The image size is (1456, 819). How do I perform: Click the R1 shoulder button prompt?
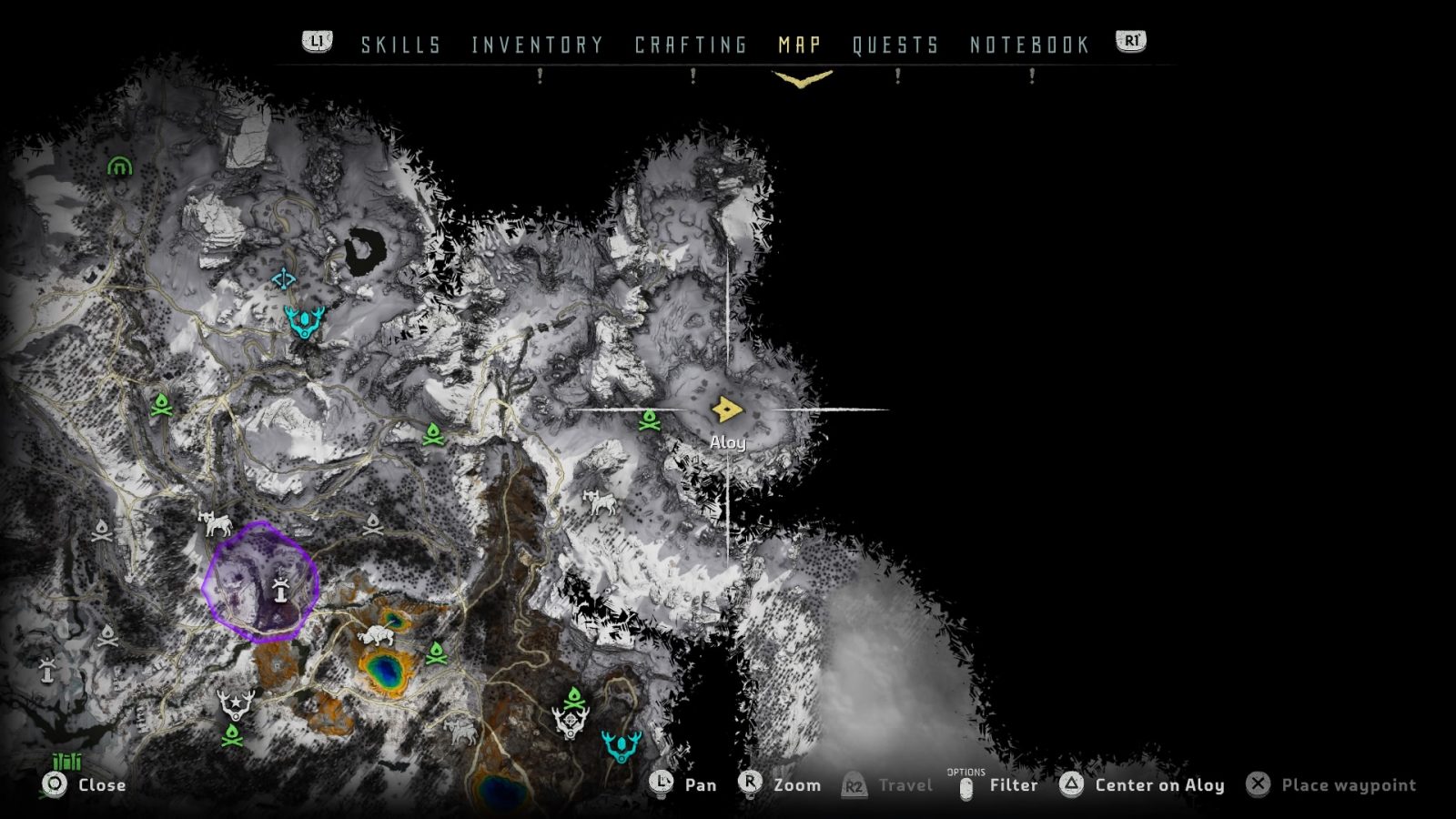(1128, 40)
